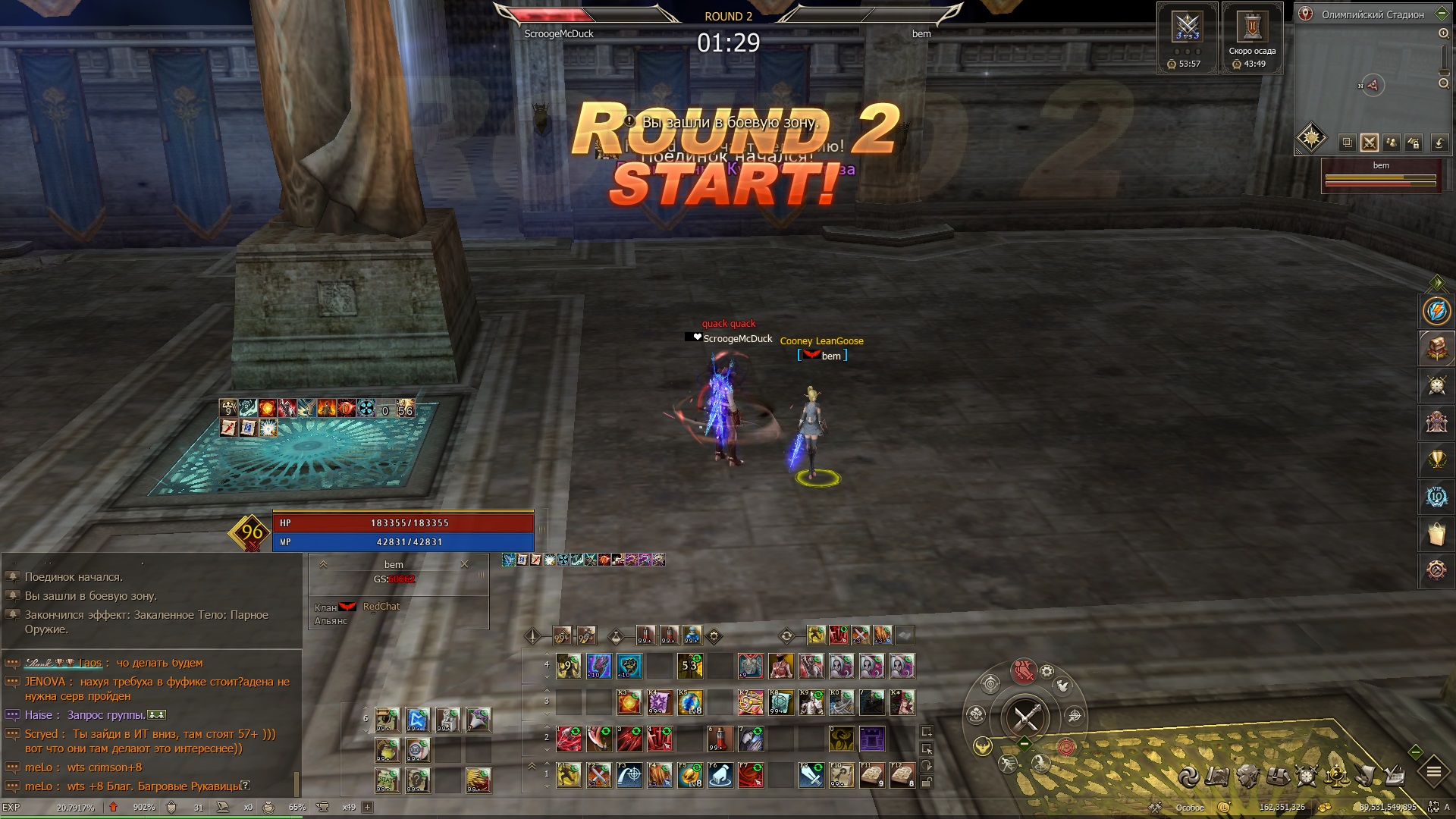The width and height of the screenshot is (1456, 819).
Task: Open the golden trophy ranking icon
Action: [1436, 460]
